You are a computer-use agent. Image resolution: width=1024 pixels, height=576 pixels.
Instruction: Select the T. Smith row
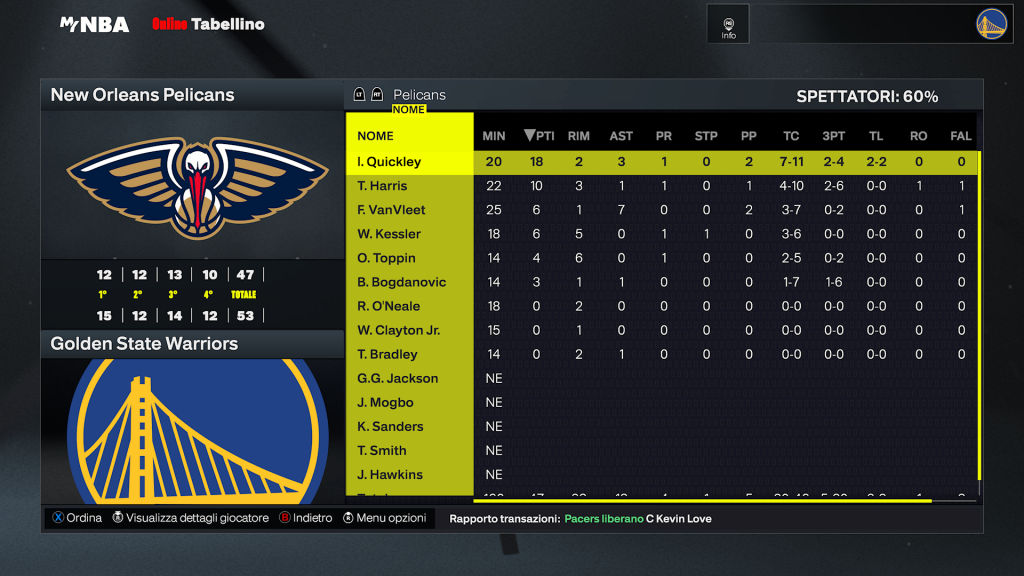click(x=382, y=450)
